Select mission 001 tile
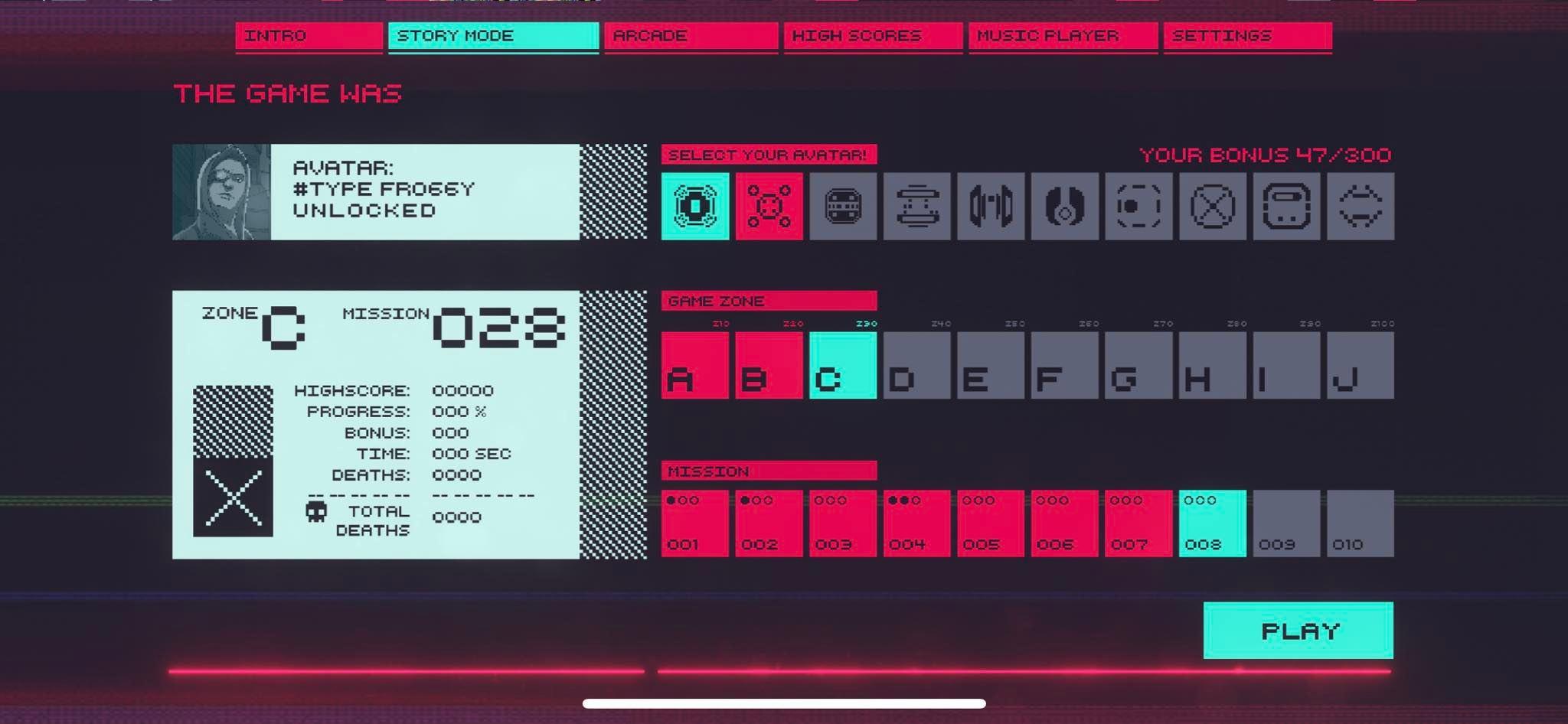 (695, 524)
